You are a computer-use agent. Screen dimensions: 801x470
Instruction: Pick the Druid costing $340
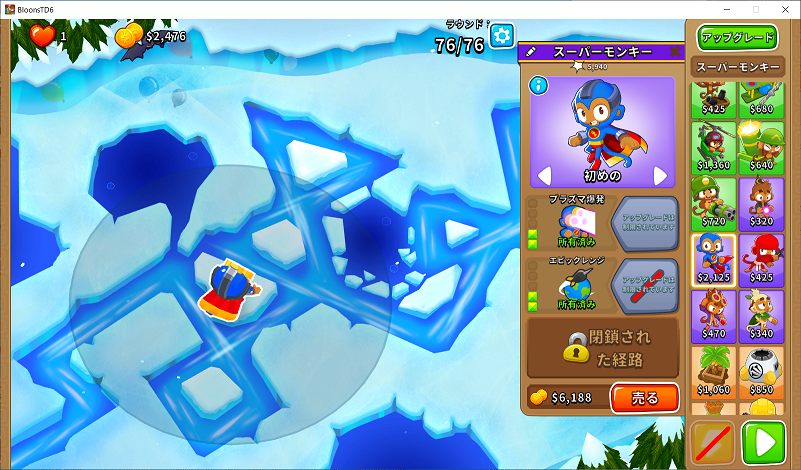(x=761, y=316)
